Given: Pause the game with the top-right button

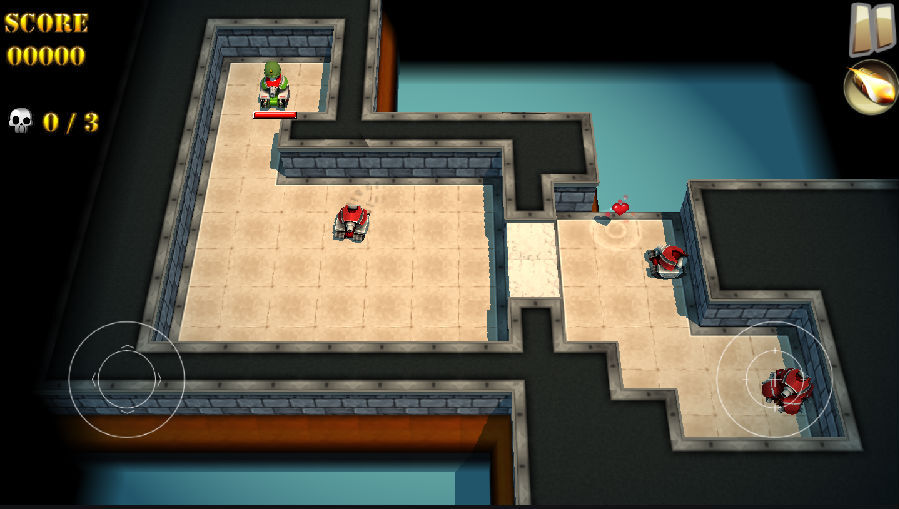Looking at the screenshot, I should (871, 28).
